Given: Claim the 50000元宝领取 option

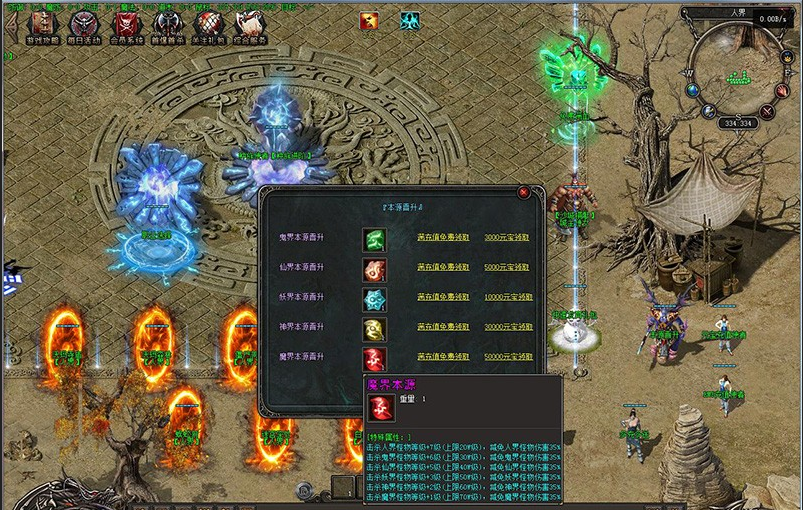Looking at the screenshot, I should (x=508, y=355).
